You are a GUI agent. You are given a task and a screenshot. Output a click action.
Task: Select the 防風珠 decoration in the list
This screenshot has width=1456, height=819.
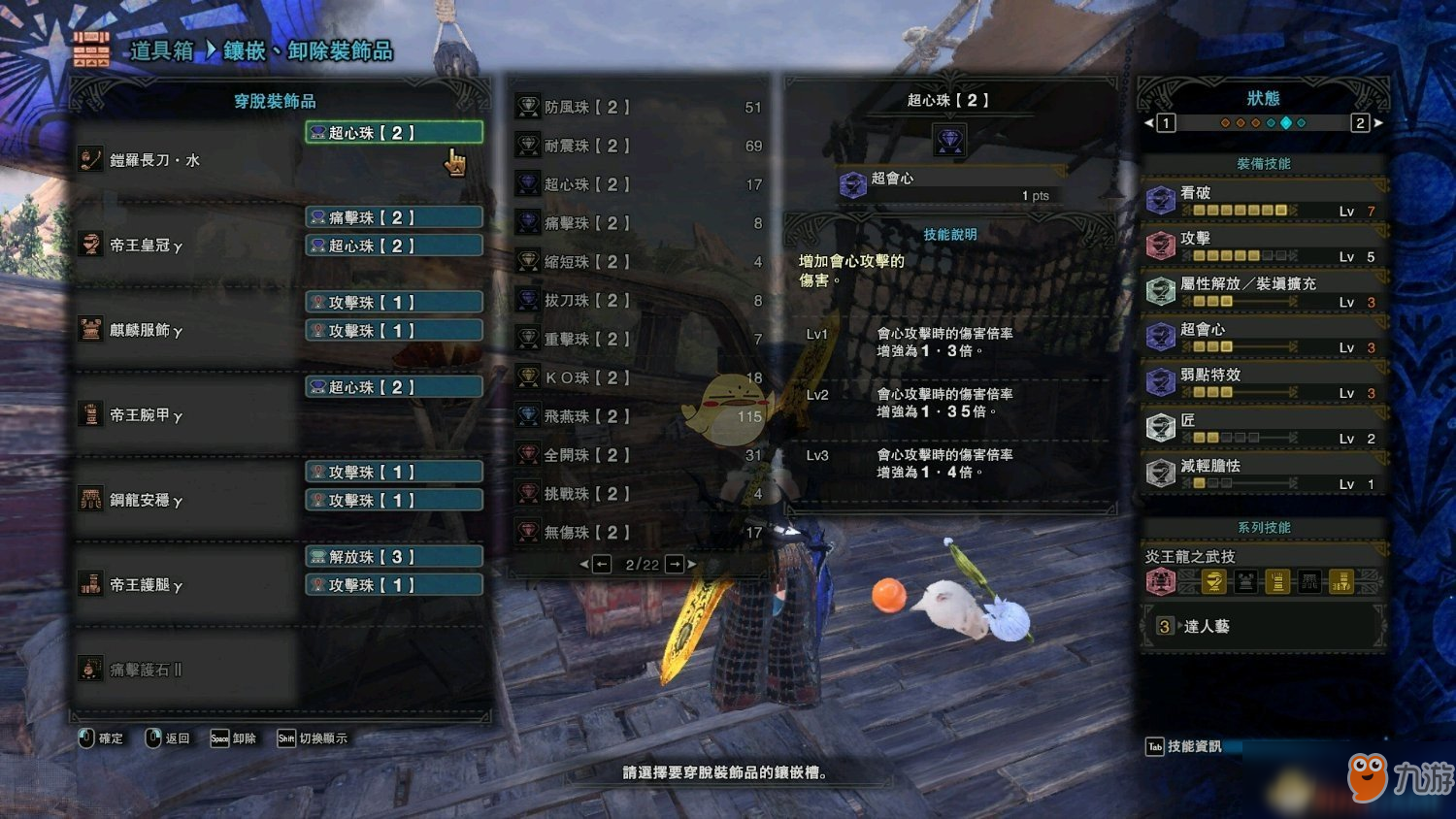click(x=641, y=107)
